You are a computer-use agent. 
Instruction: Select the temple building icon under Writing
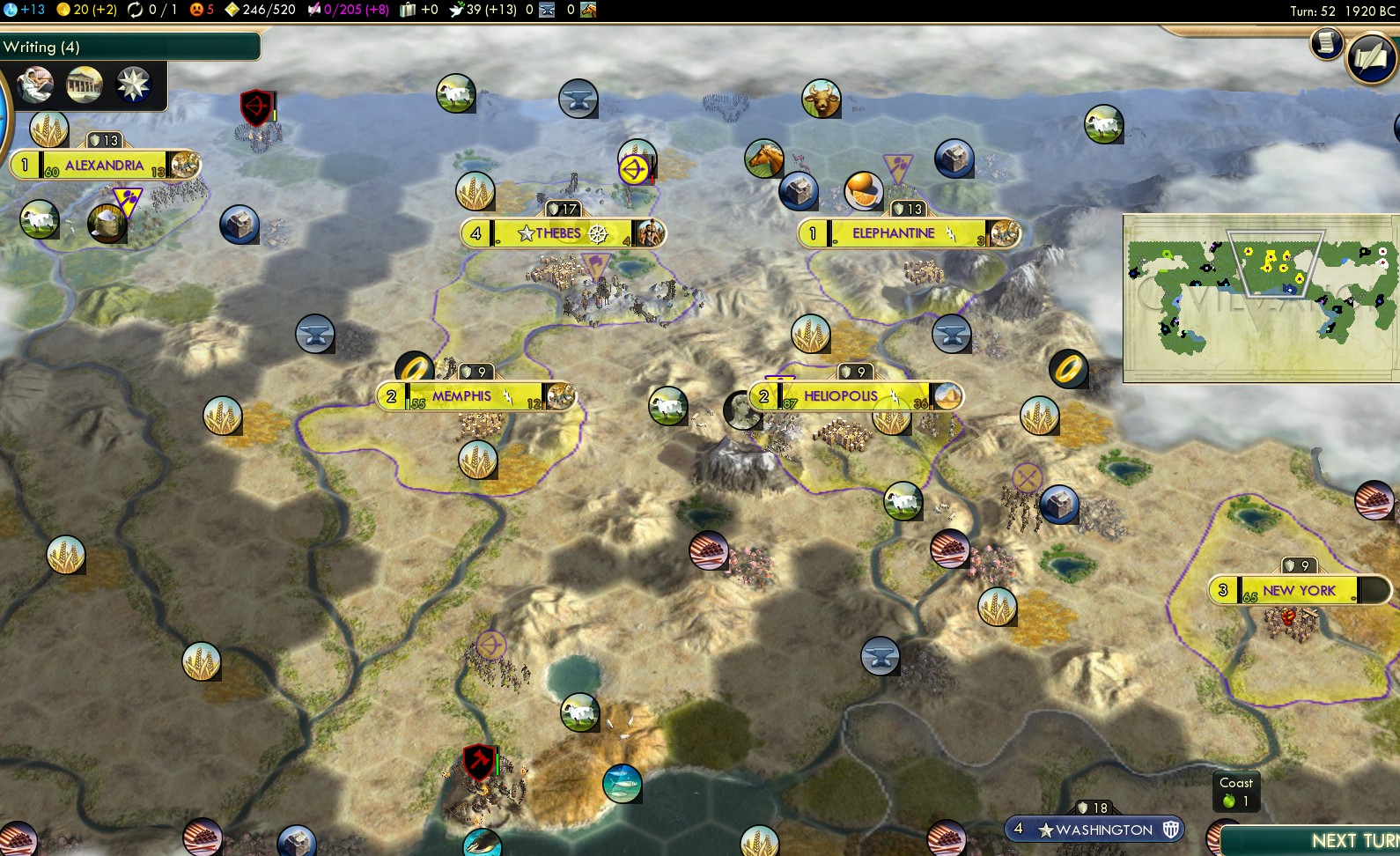click(85, 85)
